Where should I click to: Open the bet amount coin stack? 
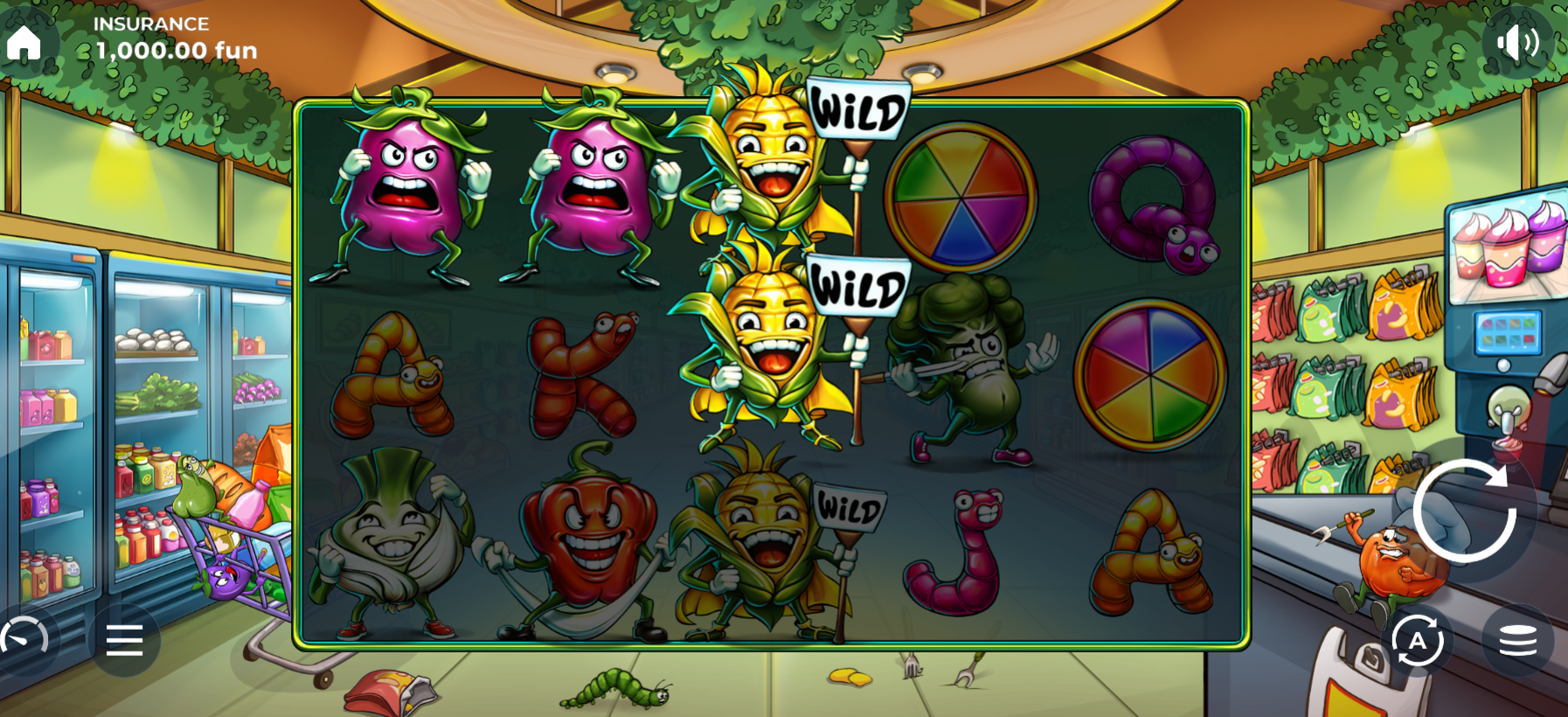(1517, 641)
